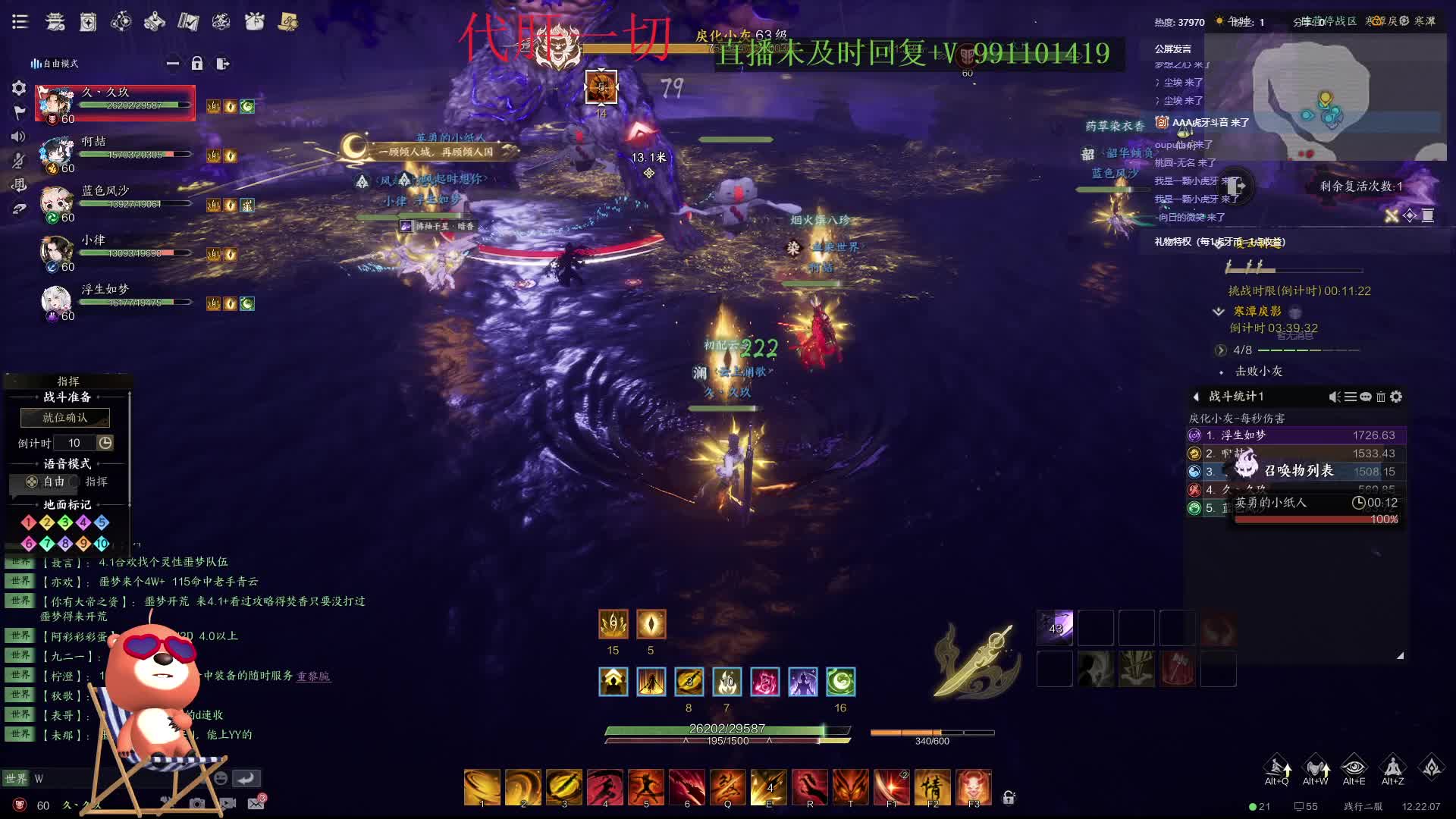Minimize the team panel with the dash button
Screen dimensions: 1456x819
[173, 64]
